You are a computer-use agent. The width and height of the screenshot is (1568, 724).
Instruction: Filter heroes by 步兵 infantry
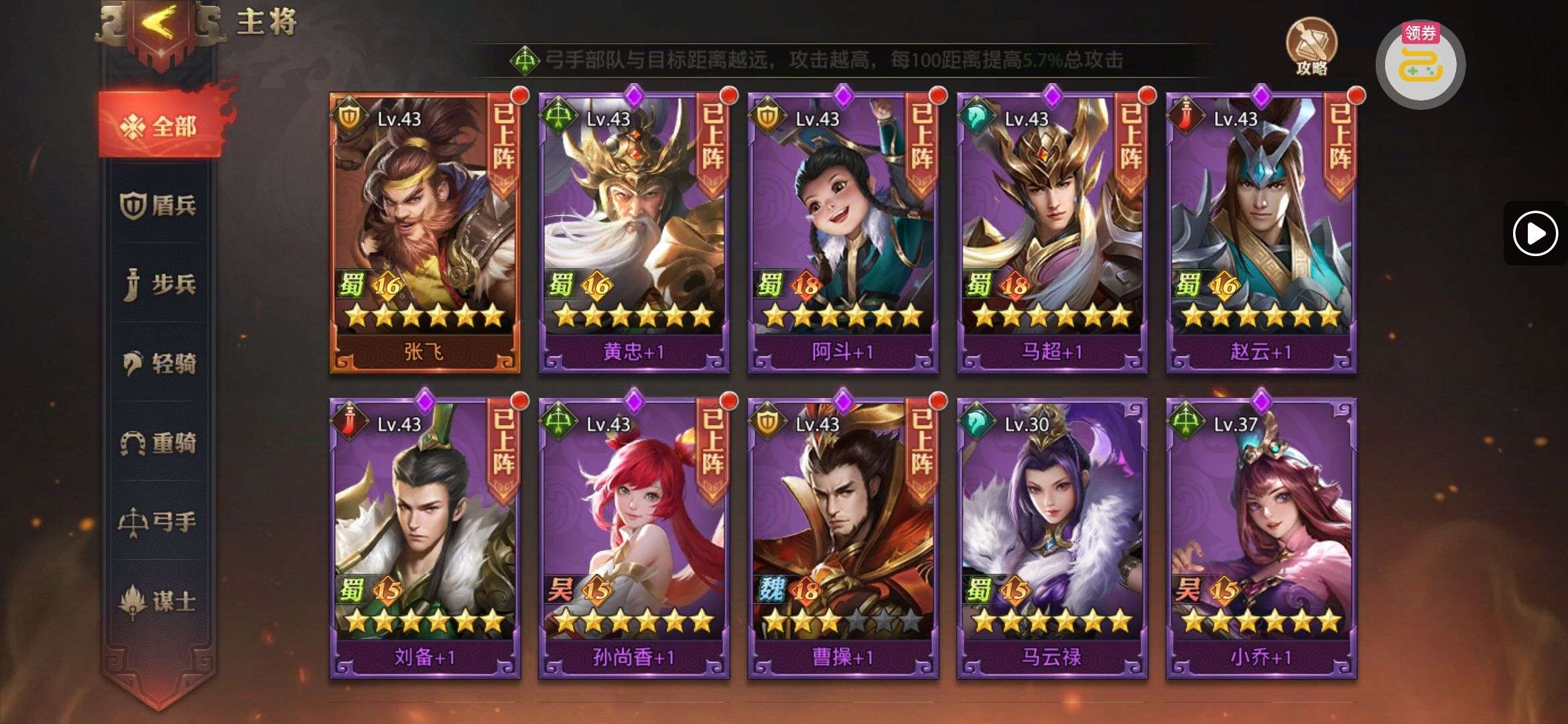(159, 284)
